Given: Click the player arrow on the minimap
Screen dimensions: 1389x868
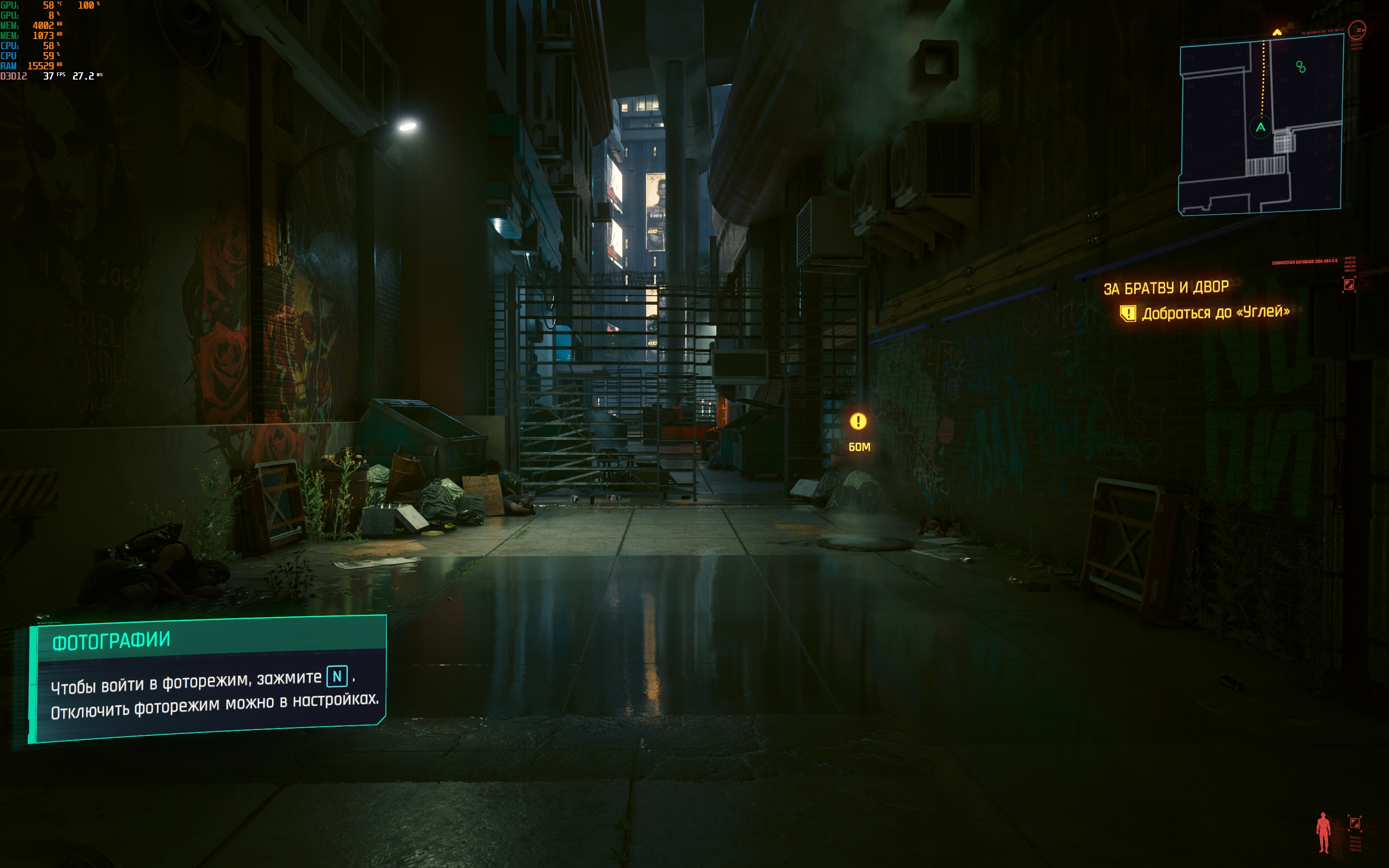Looking at the screenshot, I should point(1260,127).
